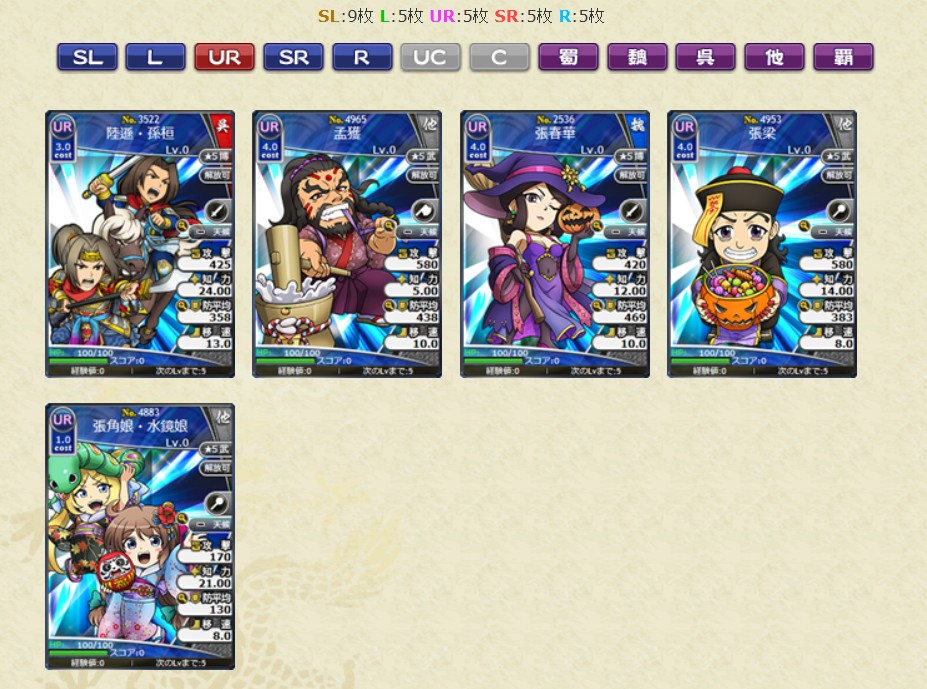The width and height of the screenshot is (927, 689).
Task: Select the C rarity filter
Action: (499, 57)
